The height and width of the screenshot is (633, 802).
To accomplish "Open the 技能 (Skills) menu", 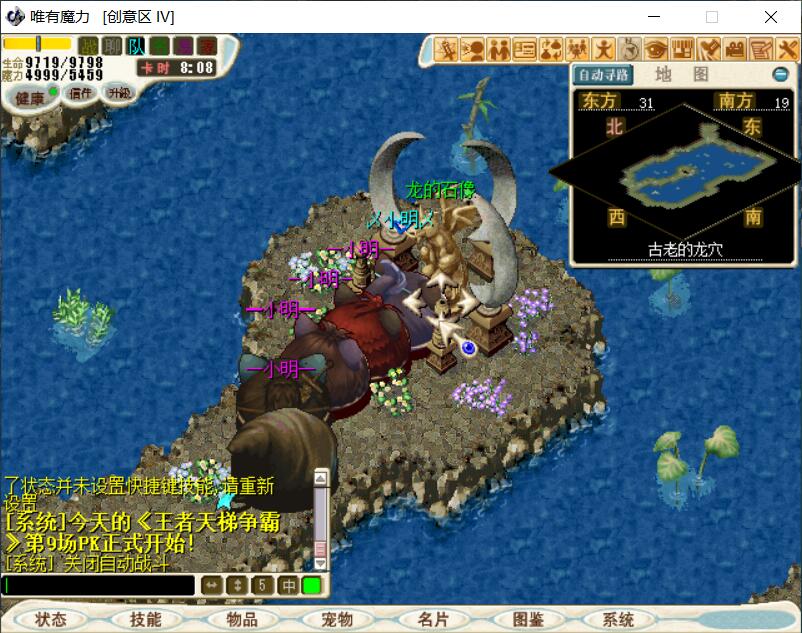I will point(145,620).
